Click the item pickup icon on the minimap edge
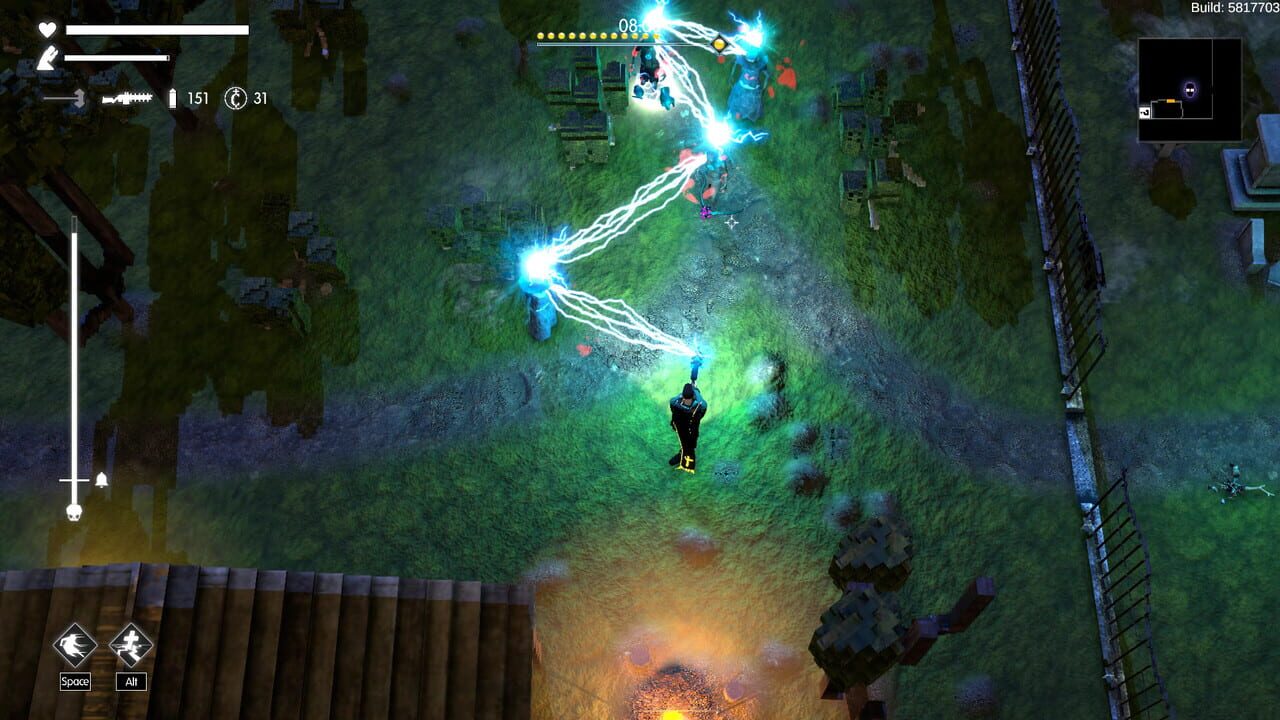This screenshot has height=720, width=1280. pos(1144,111)
